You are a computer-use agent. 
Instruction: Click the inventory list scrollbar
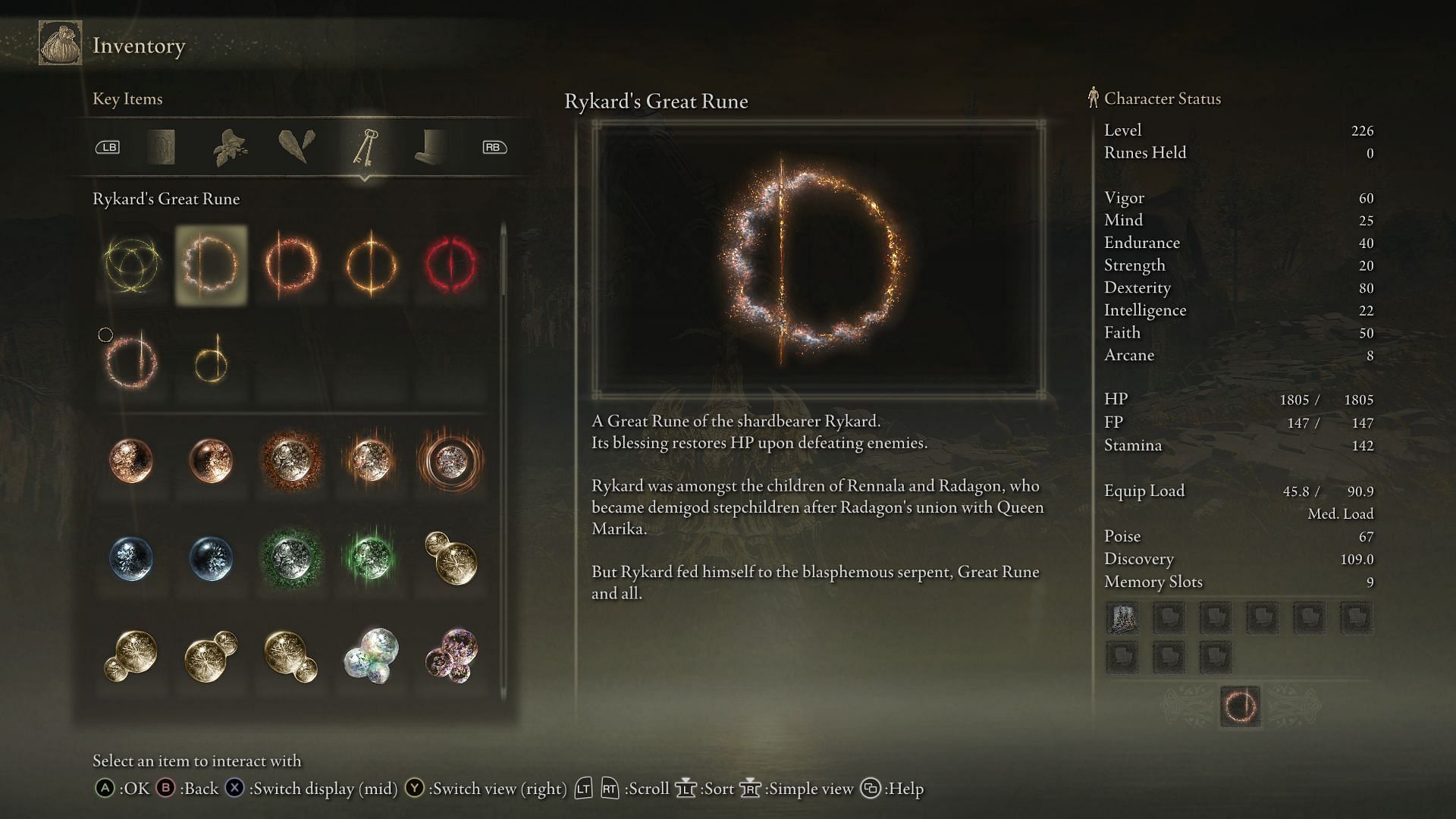click(x=504, y=262)
